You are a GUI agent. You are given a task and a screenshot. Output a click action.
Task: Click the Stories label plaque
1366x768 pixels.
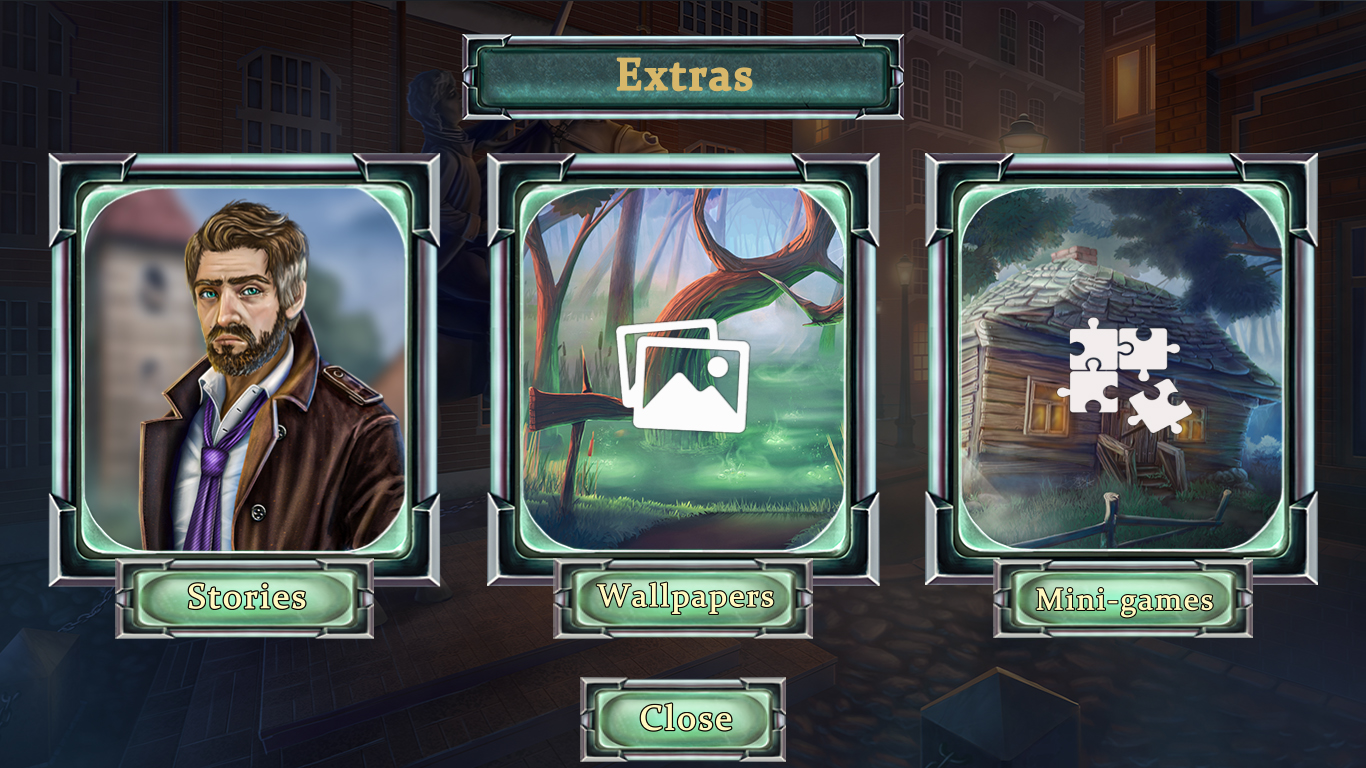pyautogui.click(x=247, y=599)
